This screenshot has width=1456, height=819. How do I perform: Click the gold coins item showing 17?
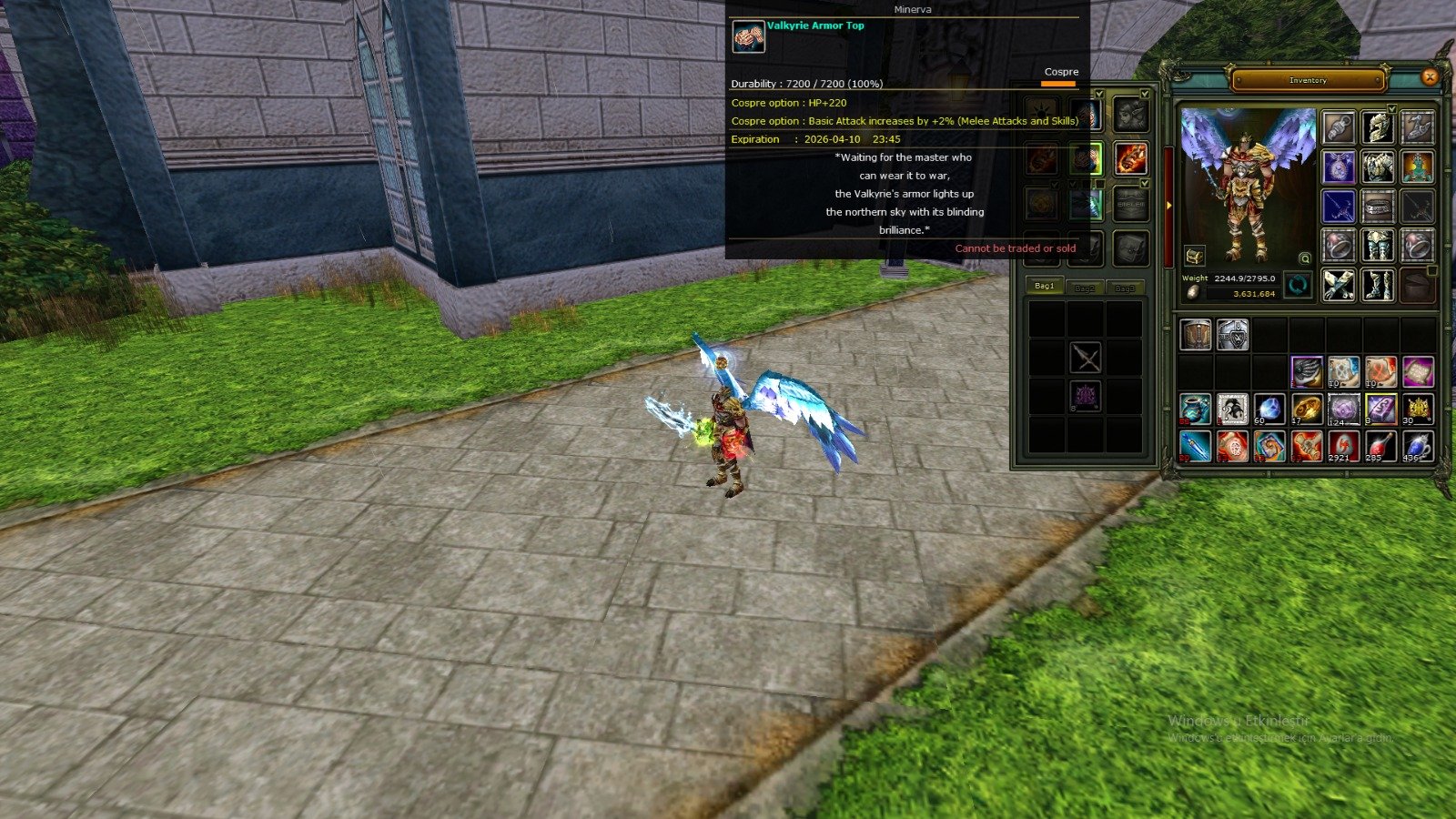click(x=1307, y=409)
